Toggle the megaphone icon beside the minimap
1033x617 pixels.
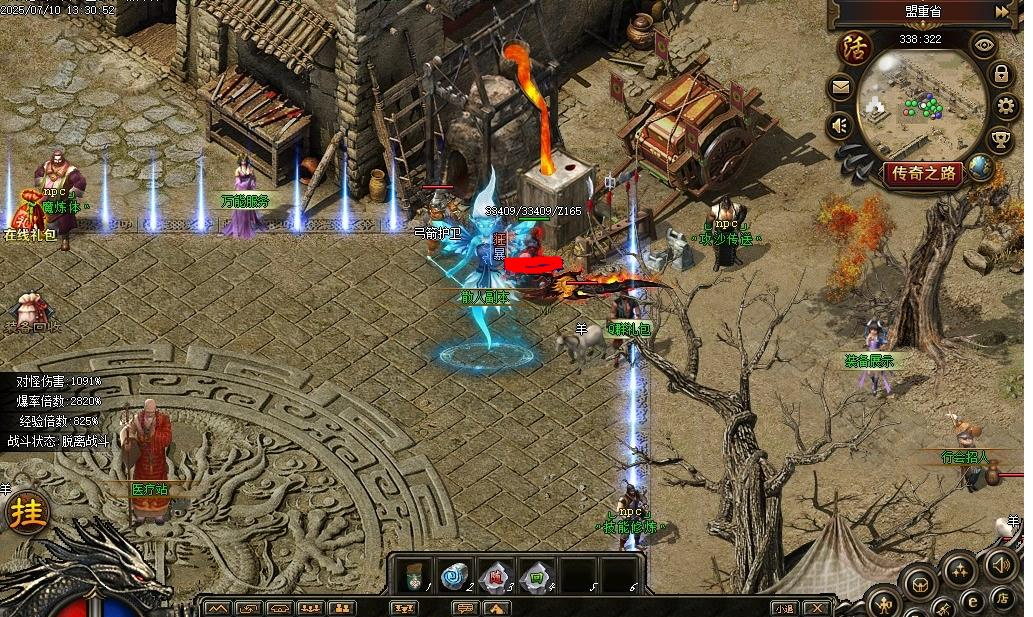coord(840,125)
